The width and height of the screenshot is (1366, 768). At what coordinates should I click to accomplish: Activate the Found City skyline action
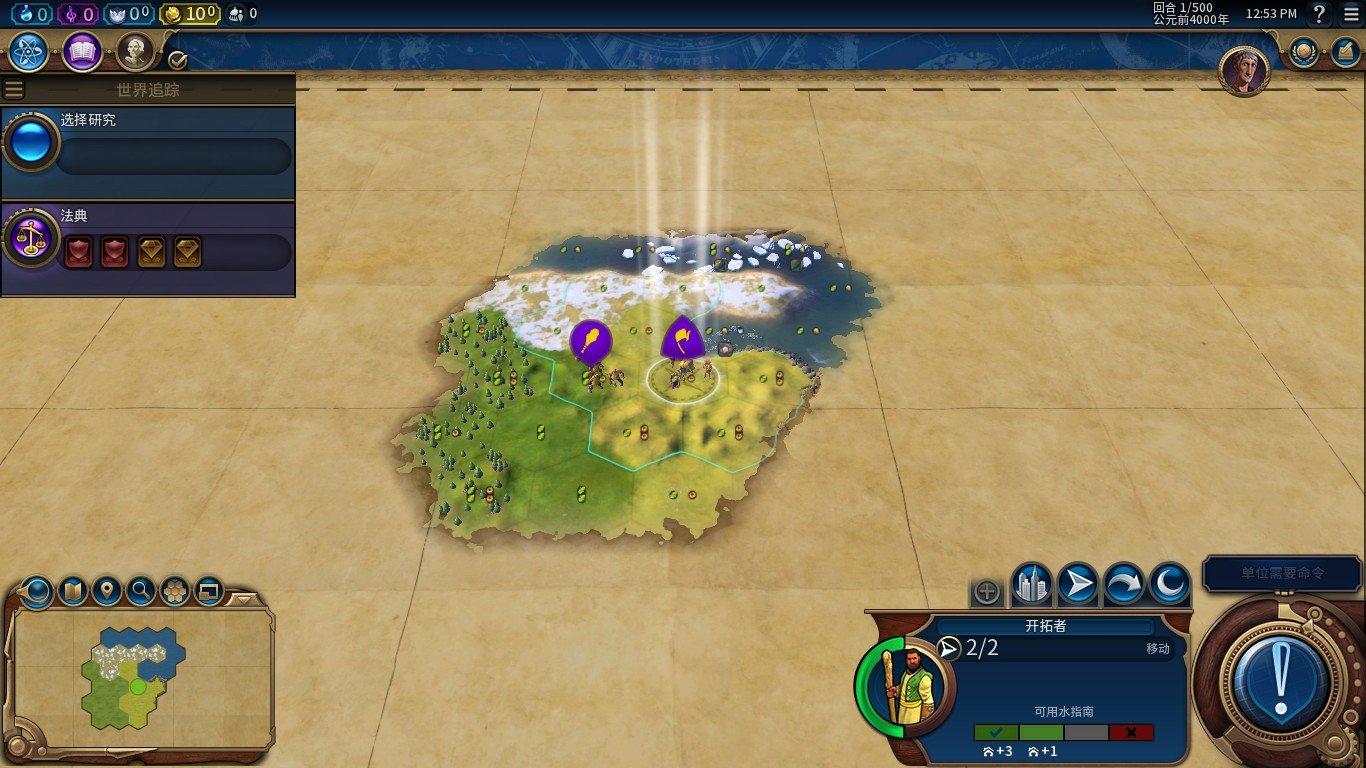tap(1031, 584)
